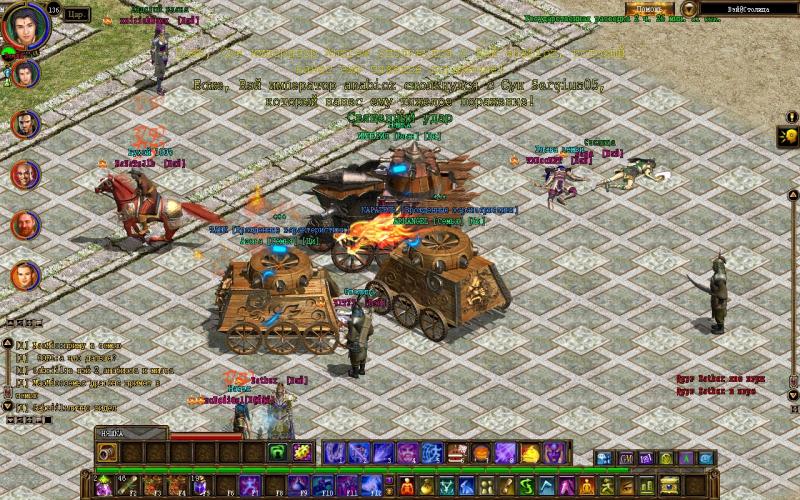Activate the birthday cake hotbar item
Viewport: 800px width, 500px height.
pos(457,452)
